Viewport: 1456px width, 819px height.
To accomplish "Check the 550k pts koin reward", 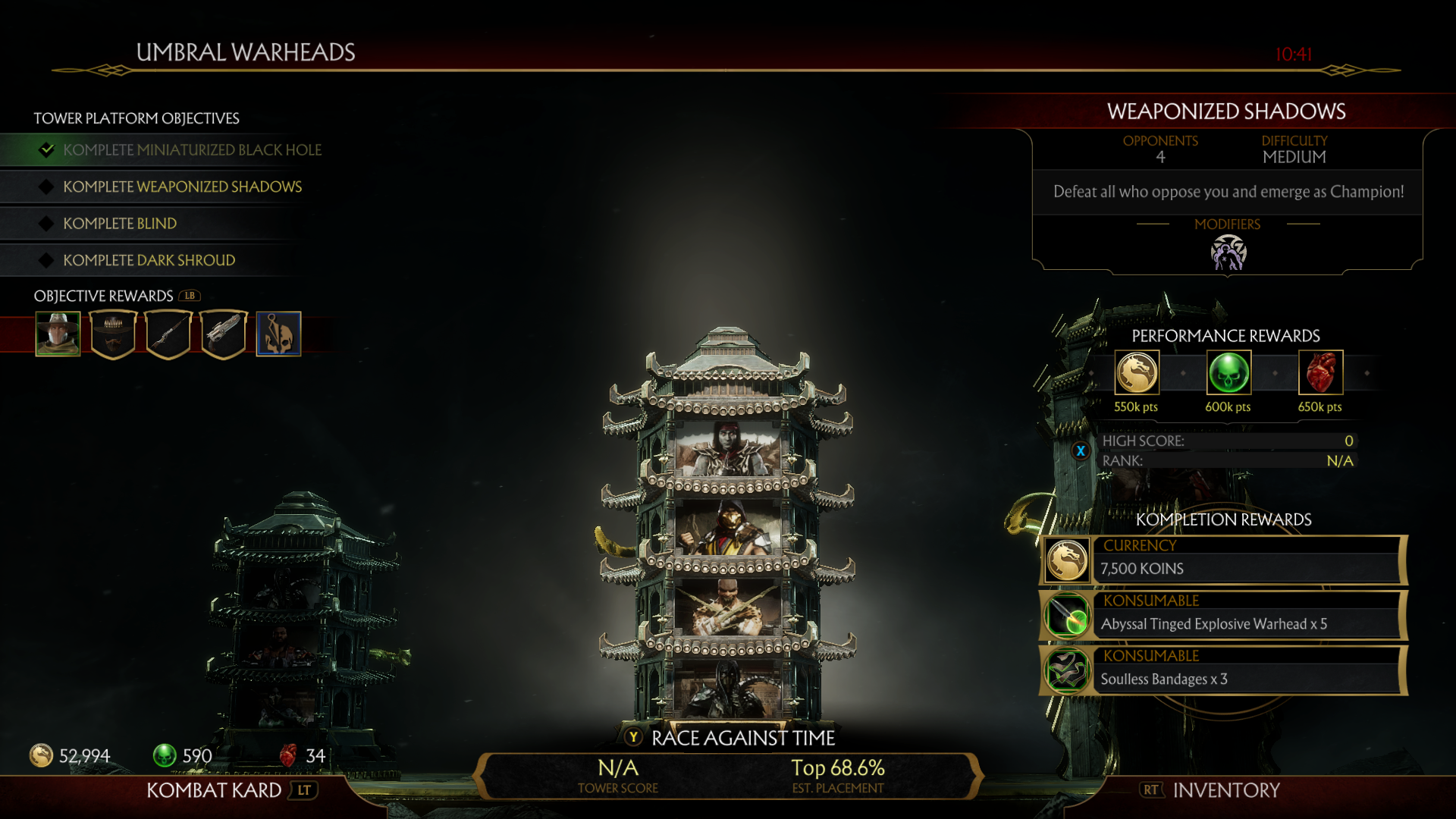I will coord(1136,373).
